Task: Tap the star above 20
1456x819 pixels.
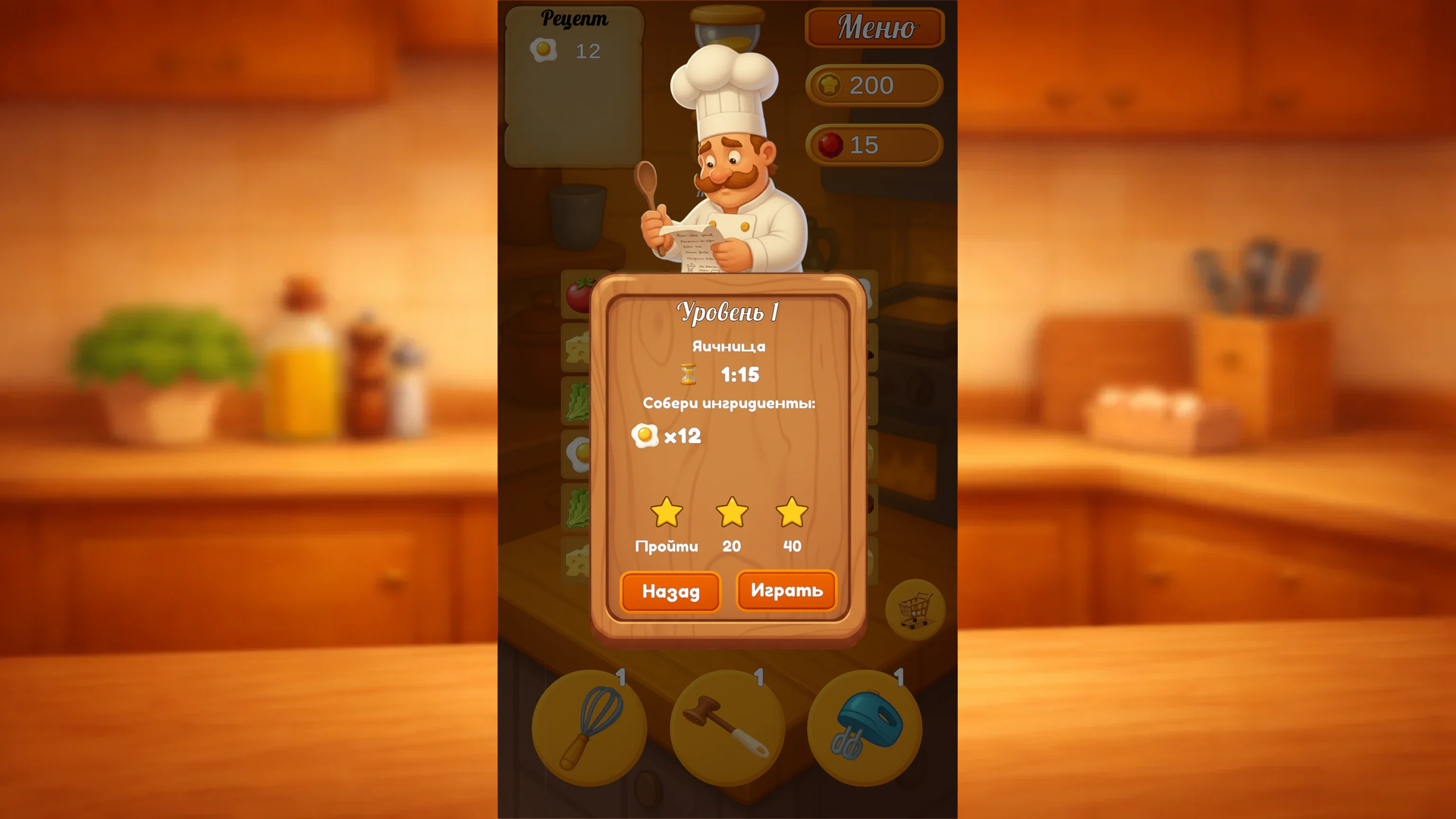Action: pos(730,513)
